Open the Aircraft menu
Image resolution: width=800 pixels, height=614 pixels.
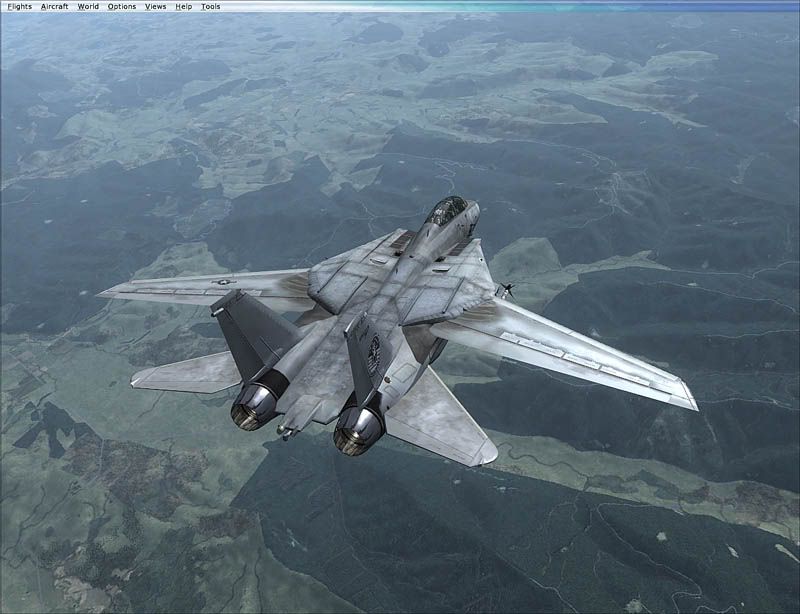pyautogui.click(x=54, y=6)
